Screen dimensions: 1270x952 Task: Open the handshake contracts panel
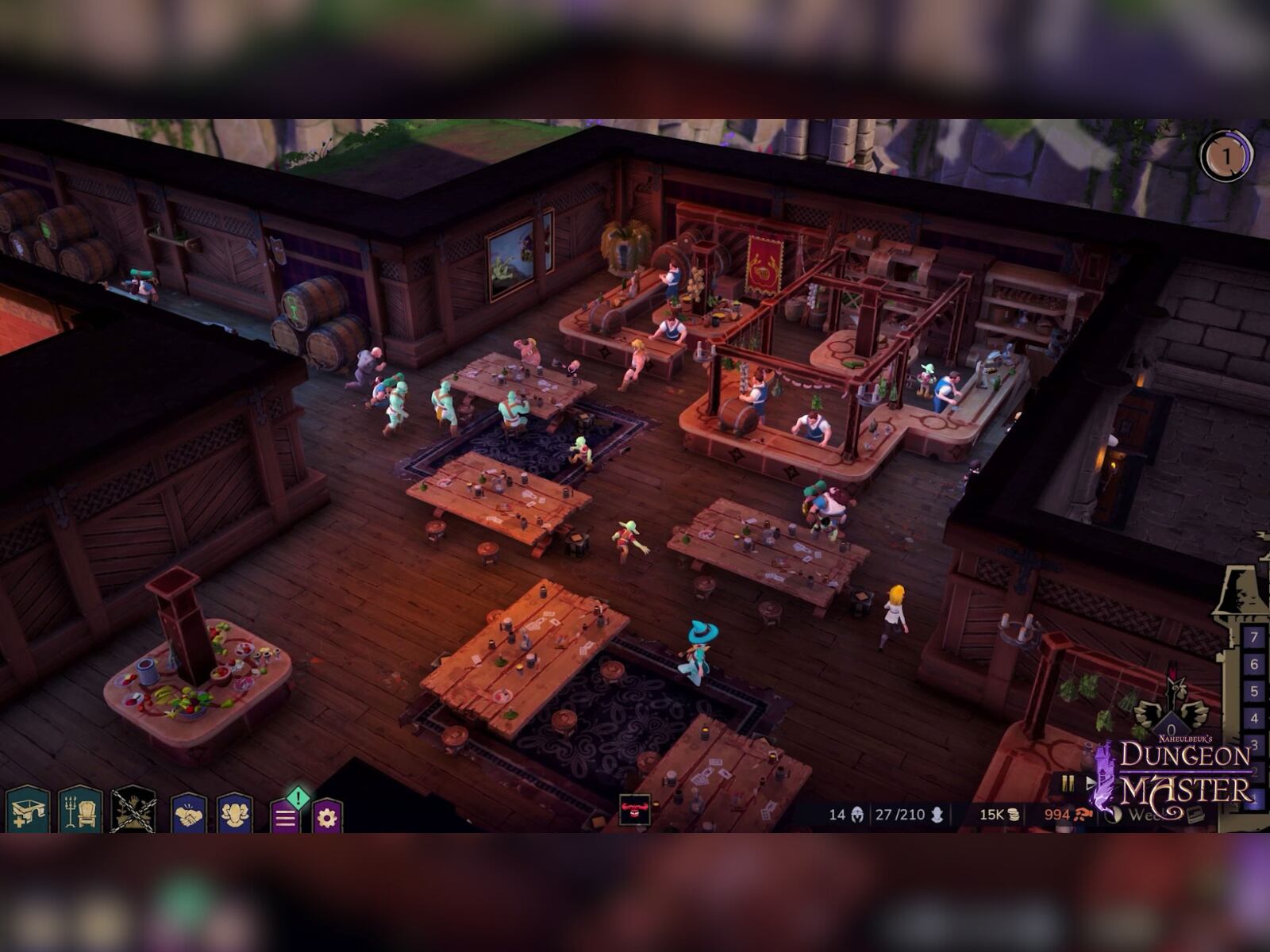[189, 812]
